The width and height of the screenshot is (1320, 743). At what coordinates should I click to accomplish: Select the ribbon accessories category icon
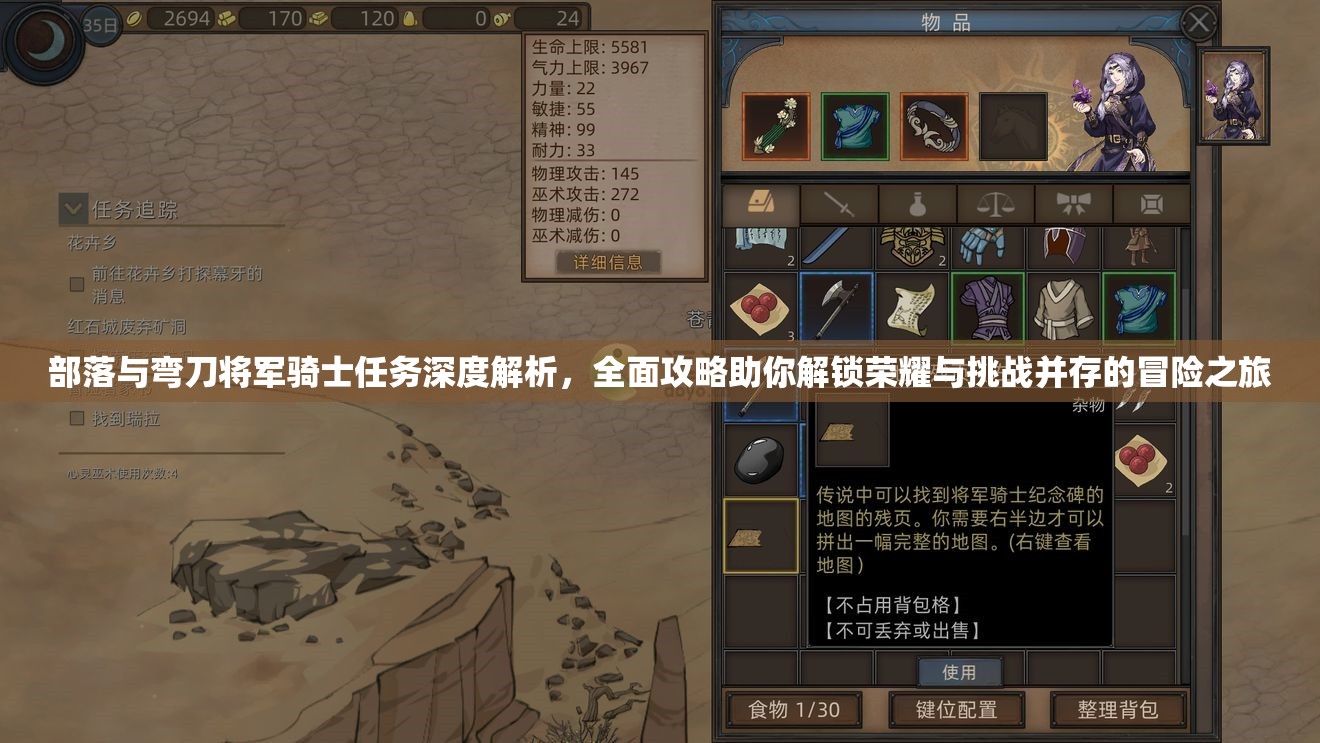coord(1073,203)
